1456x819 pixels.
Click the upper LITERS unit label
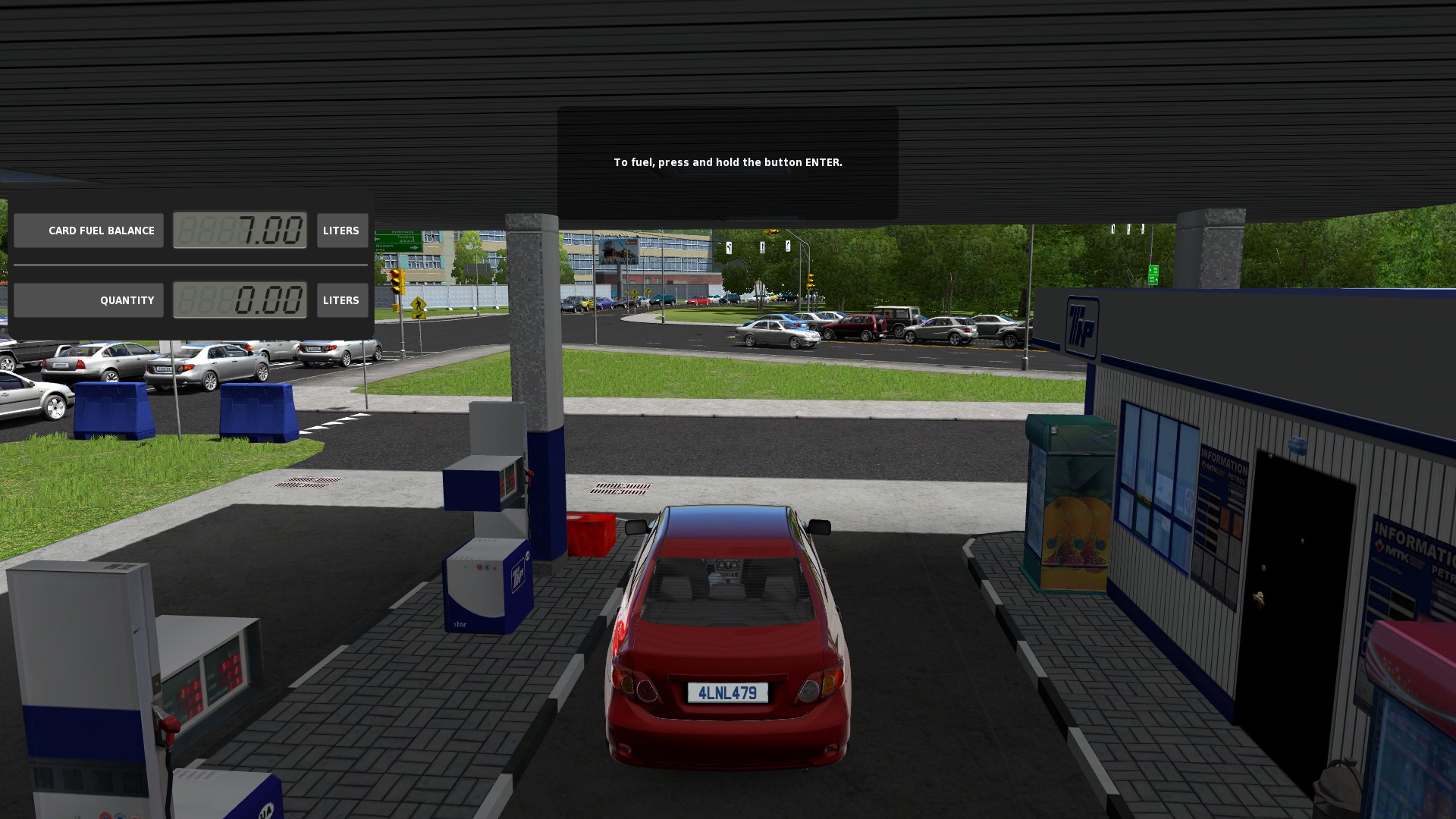pos(341,231)
